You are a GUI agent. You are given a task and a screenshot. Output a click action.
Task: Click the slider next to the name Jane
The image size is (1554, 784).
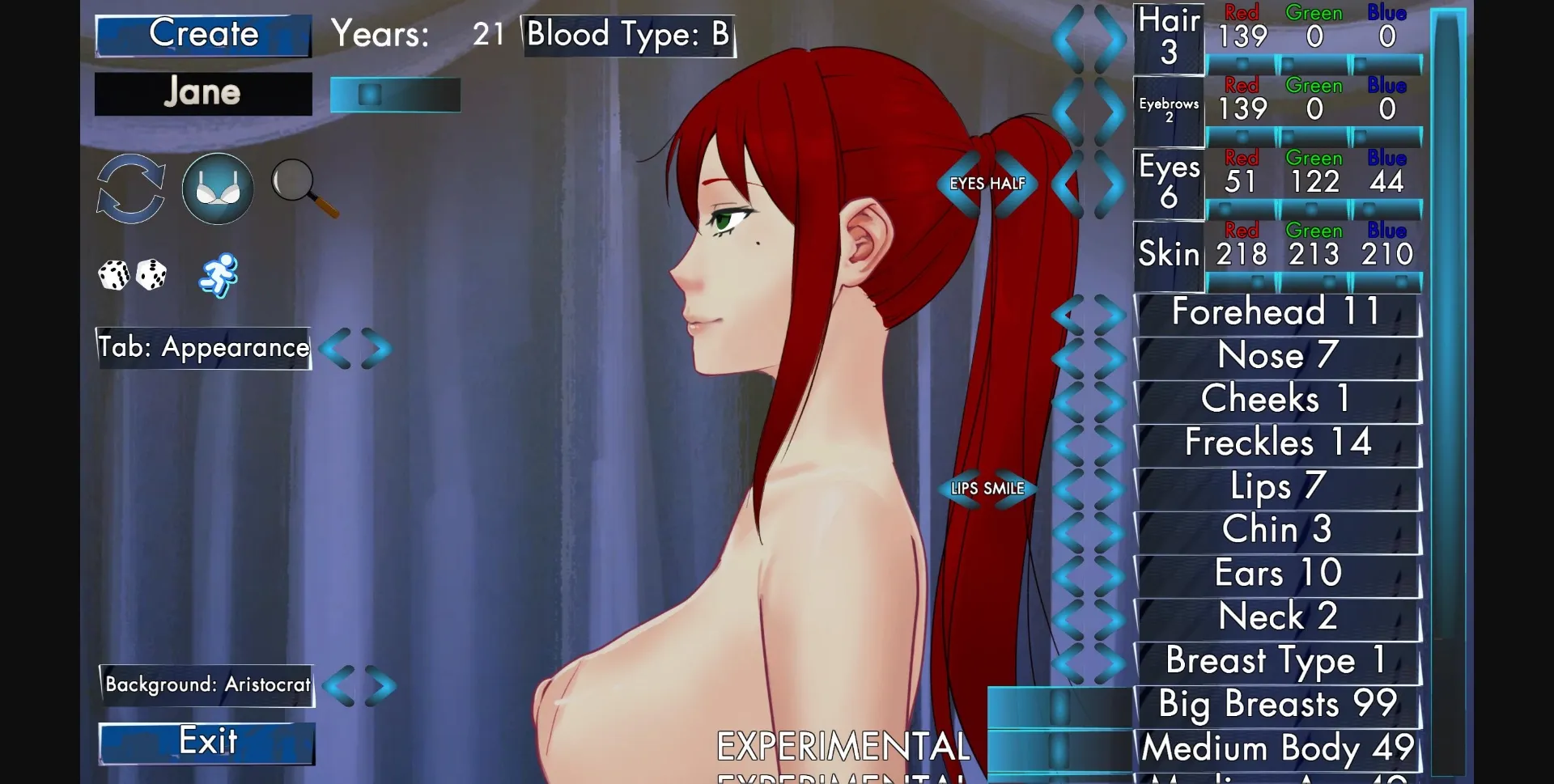click(x=395, y=94)
